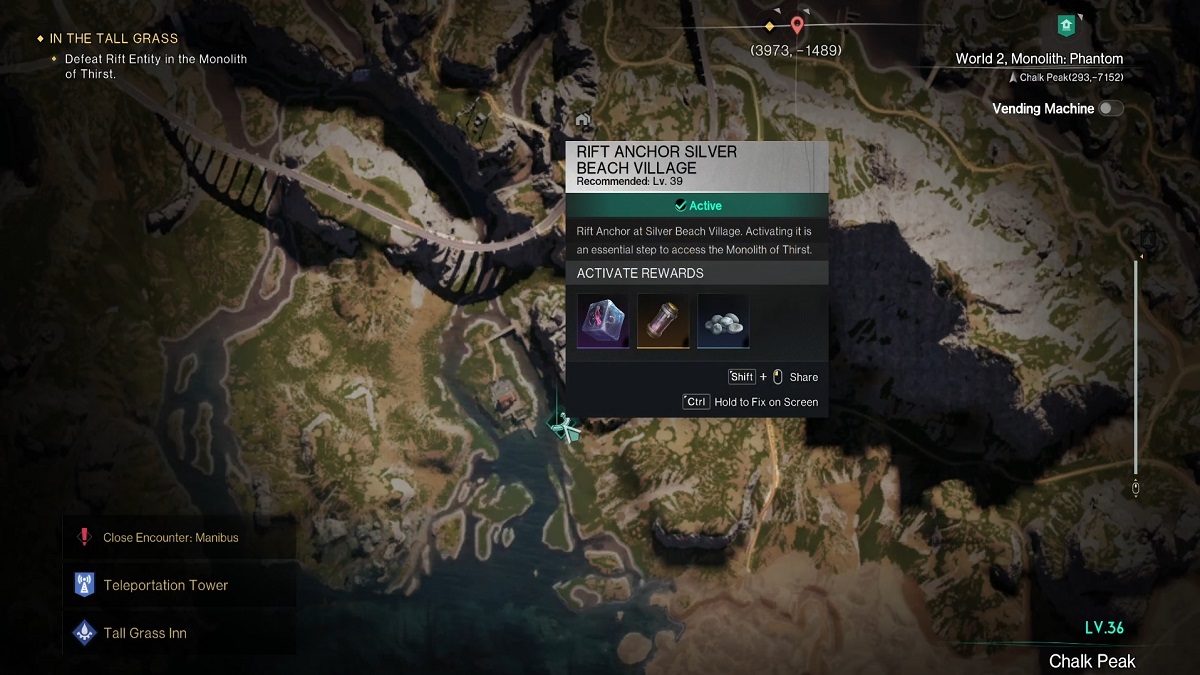1200x675 pixels.
Task: Click the red location pin marker
Action: [x=797, y=26]
